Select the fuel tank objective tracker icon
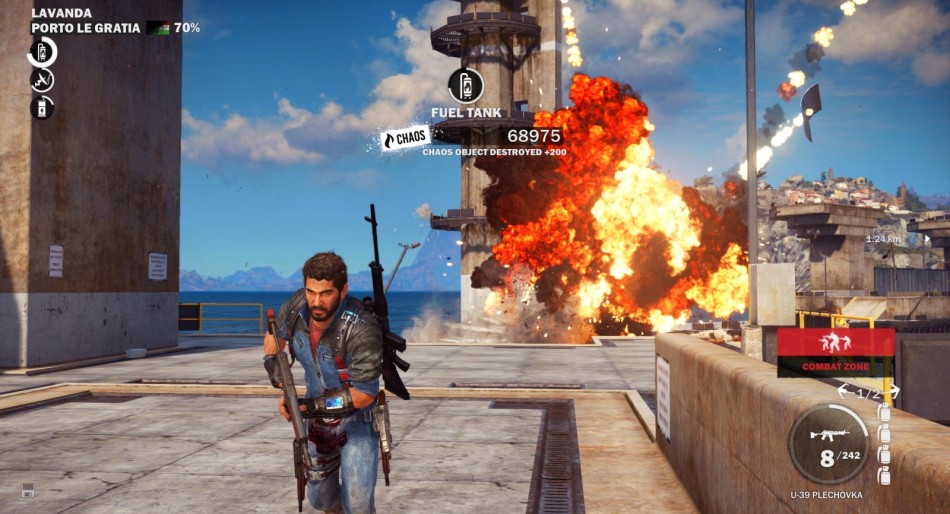950x514 pixels. click(42, 51)
